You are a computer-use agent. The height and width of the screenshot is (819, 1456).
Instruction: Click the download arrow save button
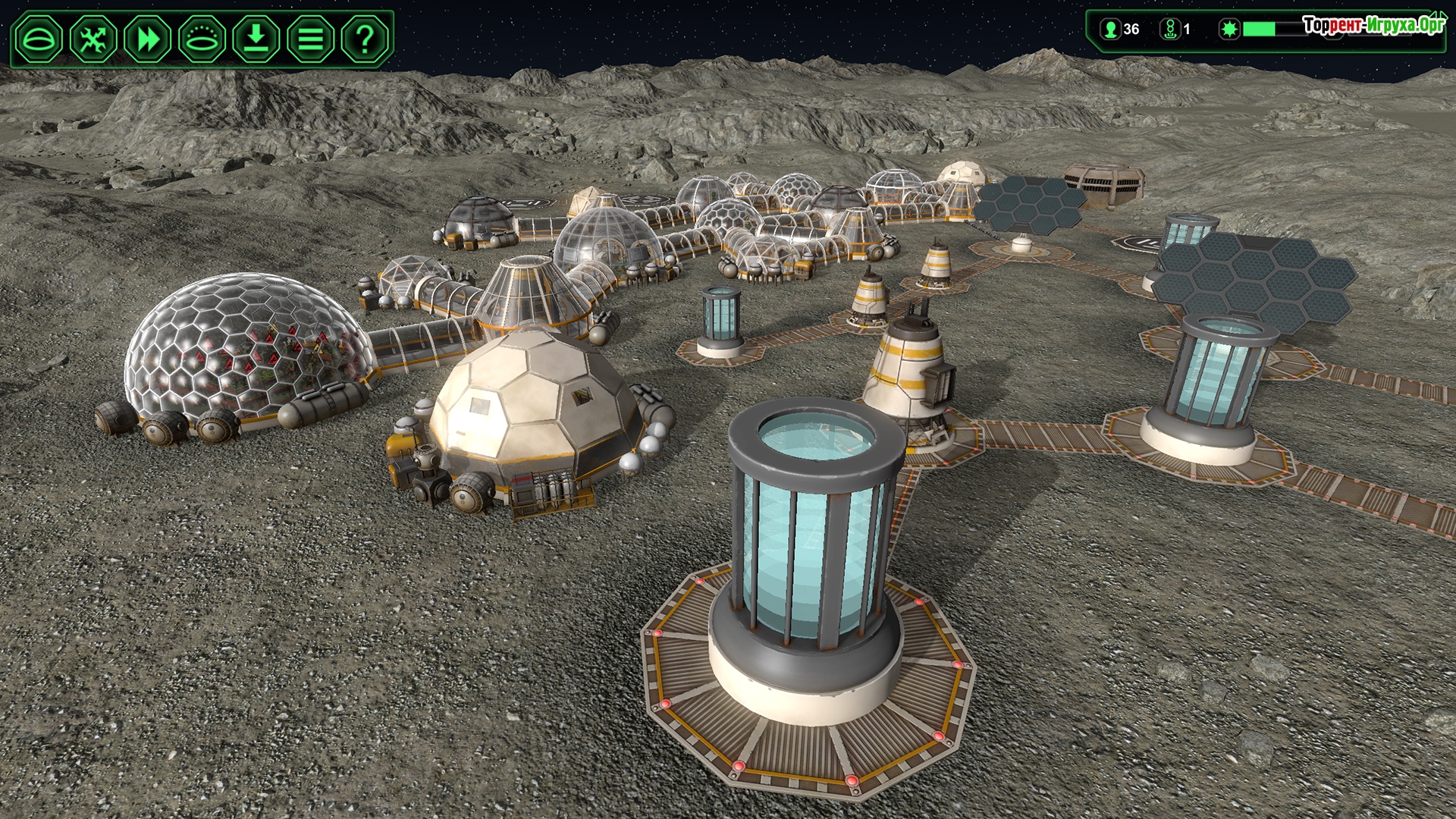(x=256, y=38)
